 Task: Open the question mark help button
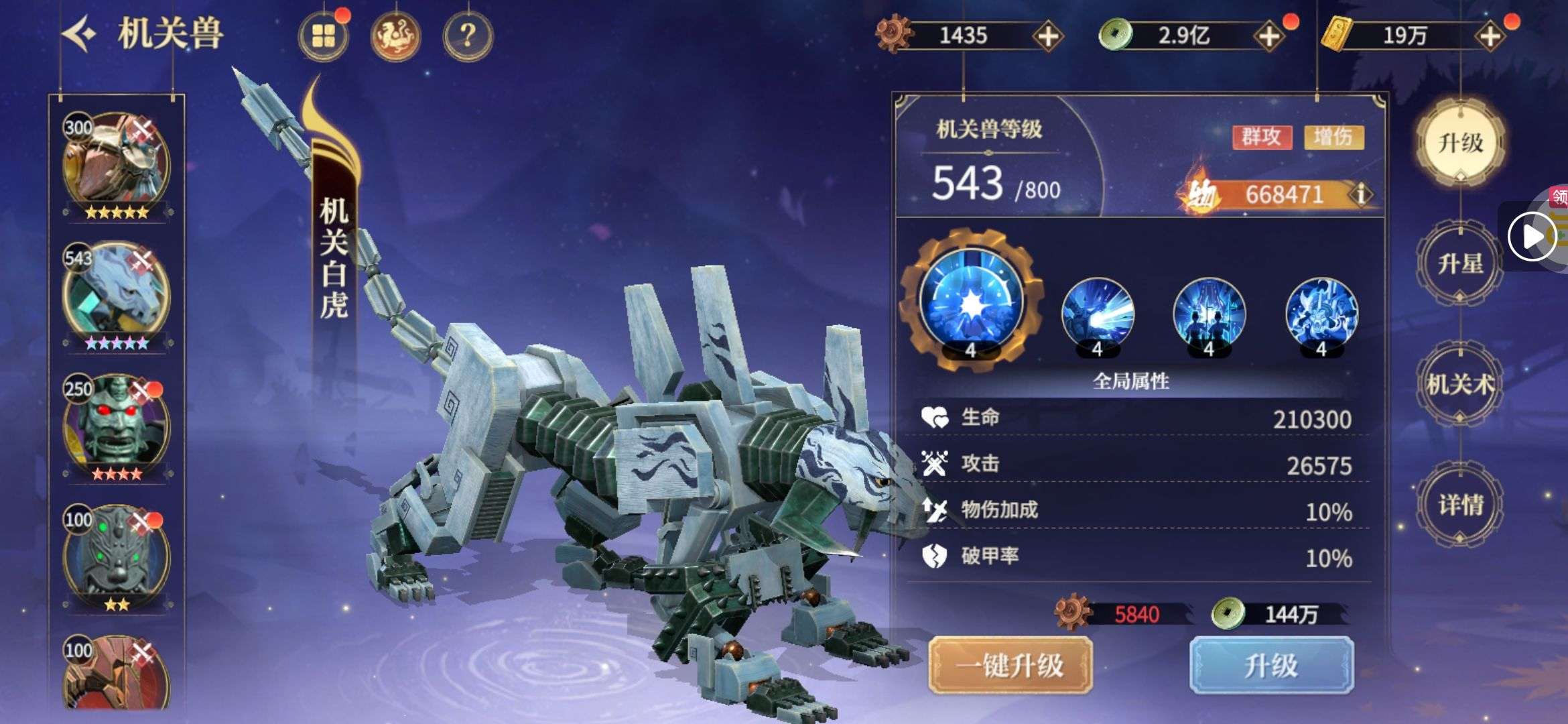[468, 36]
